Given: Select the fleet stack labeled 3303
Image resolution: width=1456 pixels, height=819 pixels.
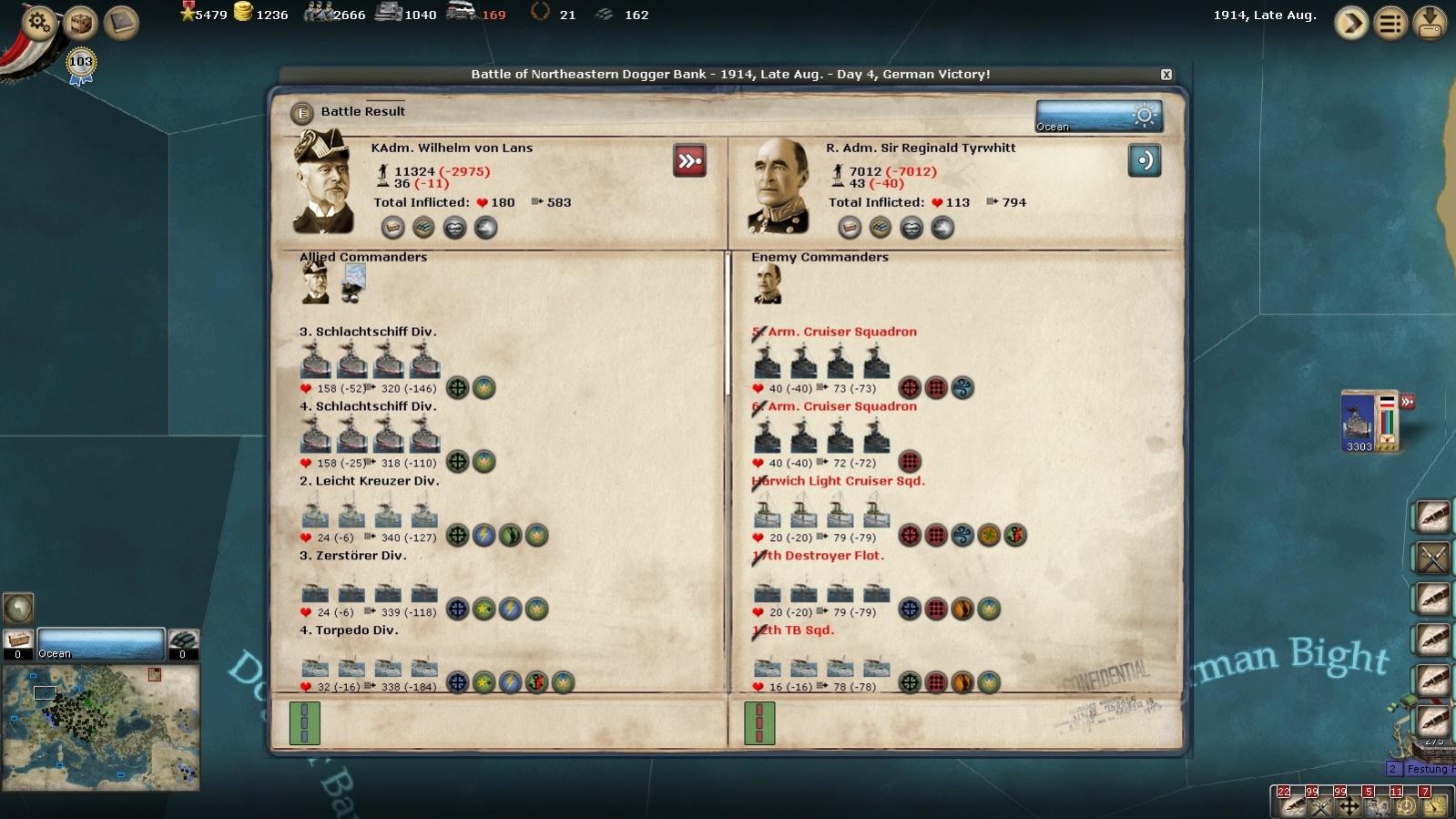Looking at the screenshot, I should pyautogui.click(x=1359, y=421).
